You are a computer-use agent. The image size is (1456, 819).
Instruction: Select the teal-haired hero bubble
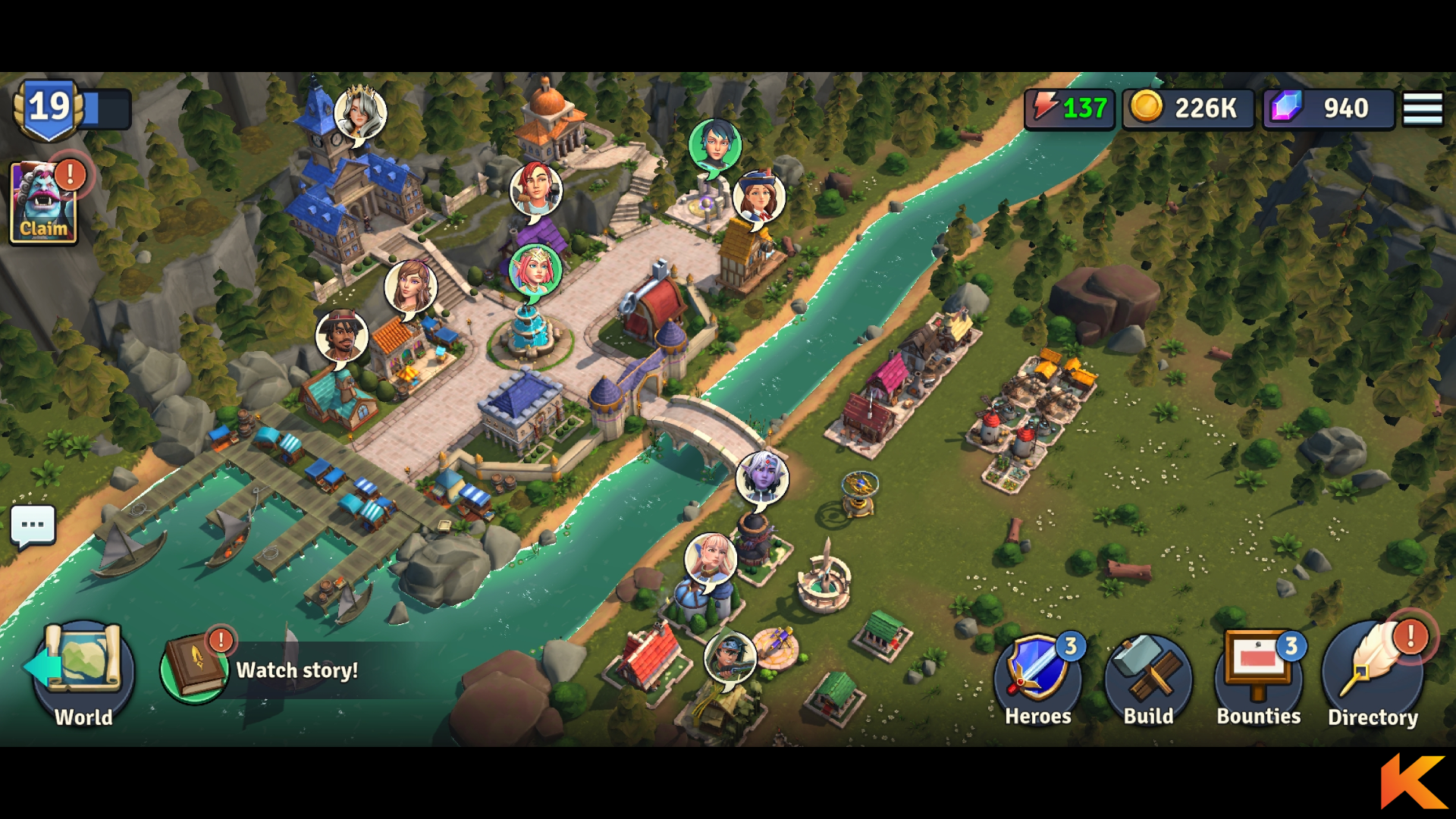click(x=714, y=144)
